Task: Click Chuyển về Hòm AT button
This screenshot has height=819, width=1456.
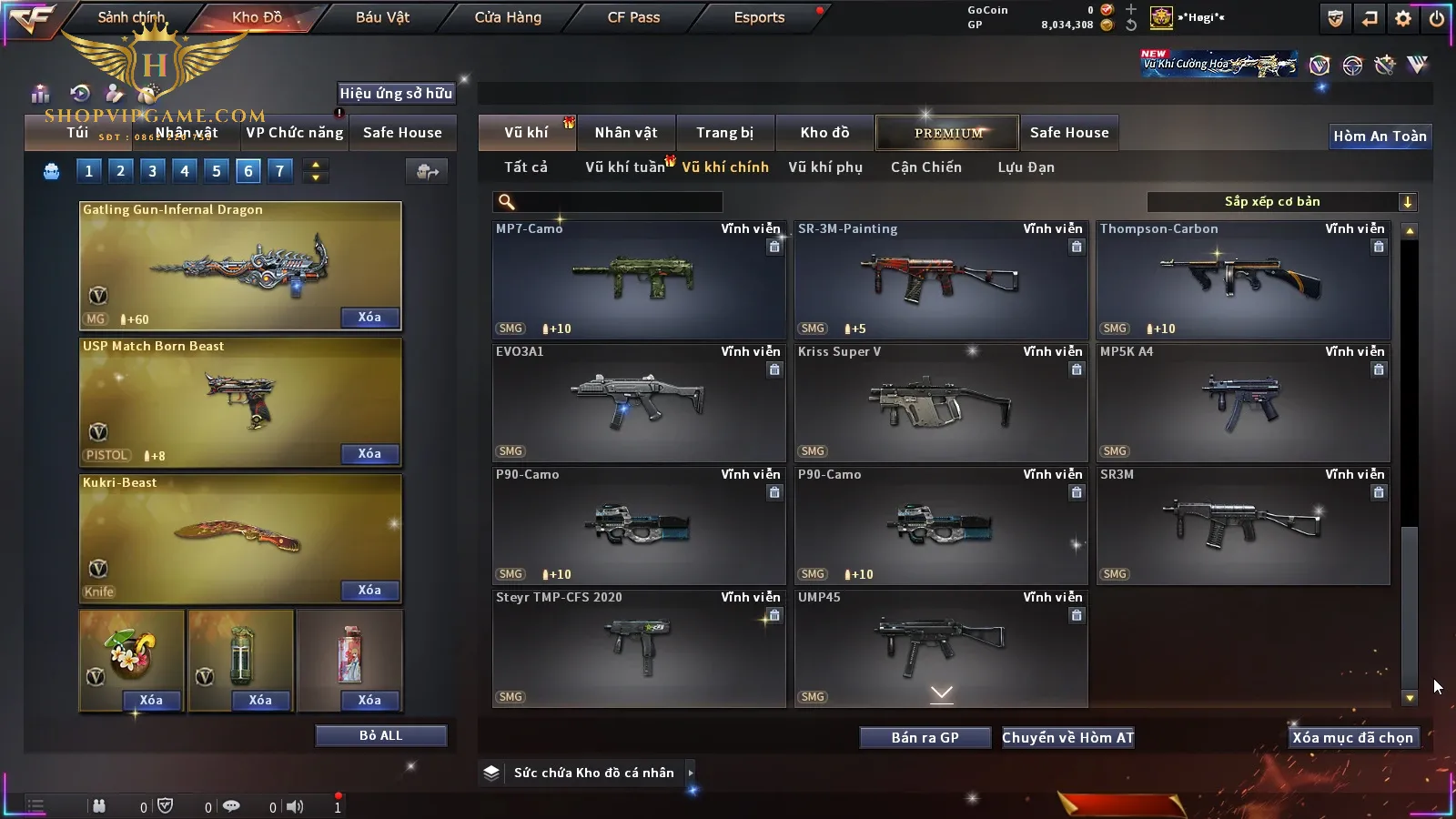Action: click(1067, 738)
